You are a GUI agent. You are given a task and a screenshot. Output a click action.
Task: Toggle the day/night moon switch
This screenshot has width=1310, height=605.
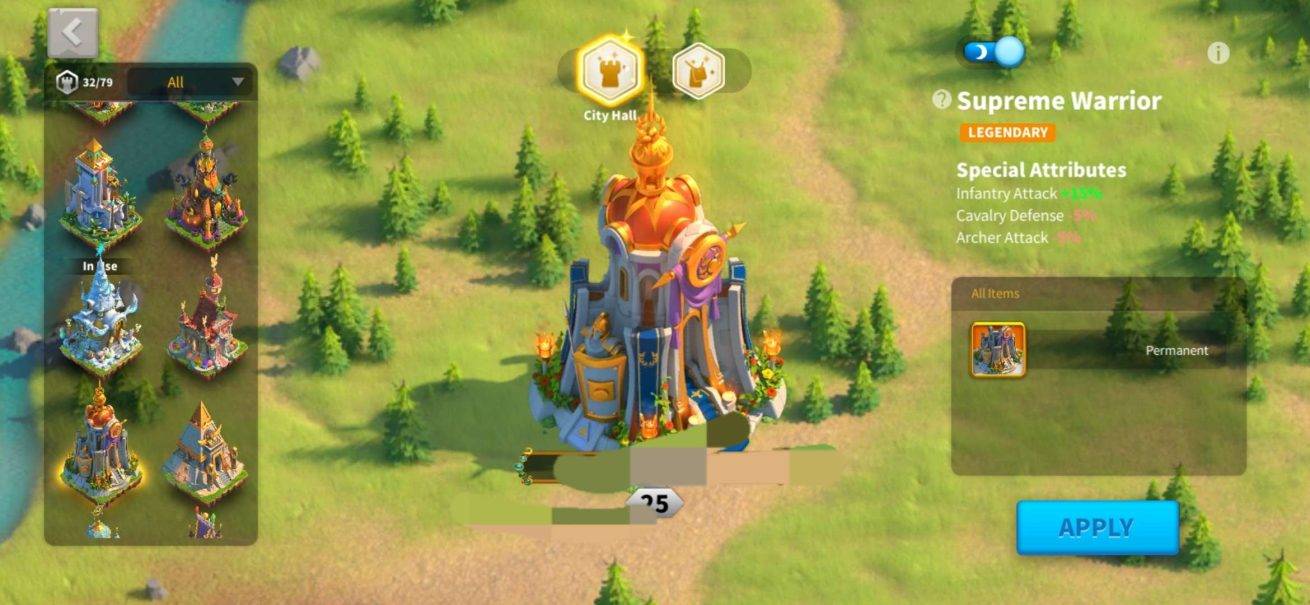(x=994, y=51)
